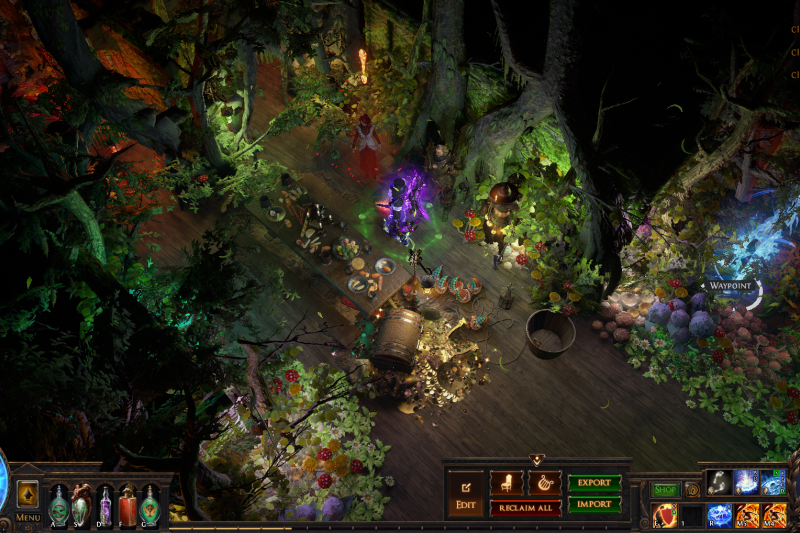Use the purple potion bottle flask
Screen dimensions: 800x533
(x=105, y=502)
